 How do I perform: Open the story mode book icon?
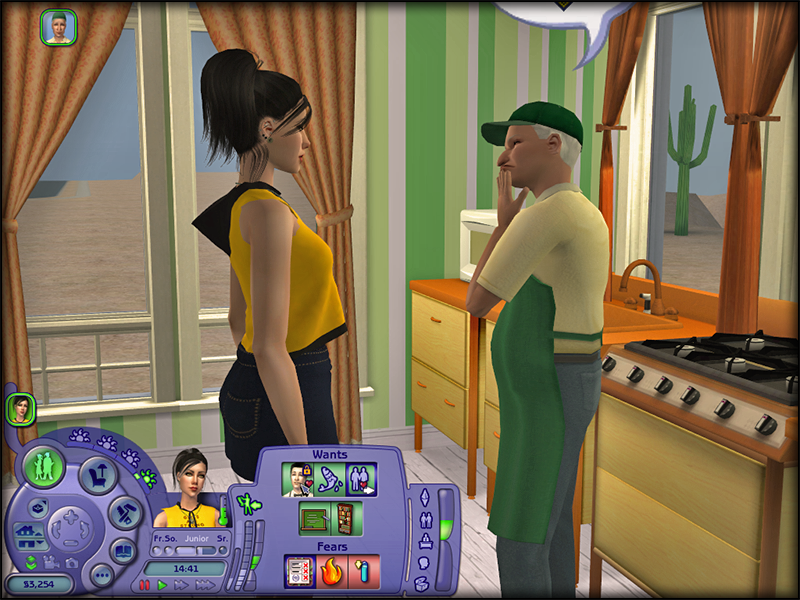(x=122, y=549)
